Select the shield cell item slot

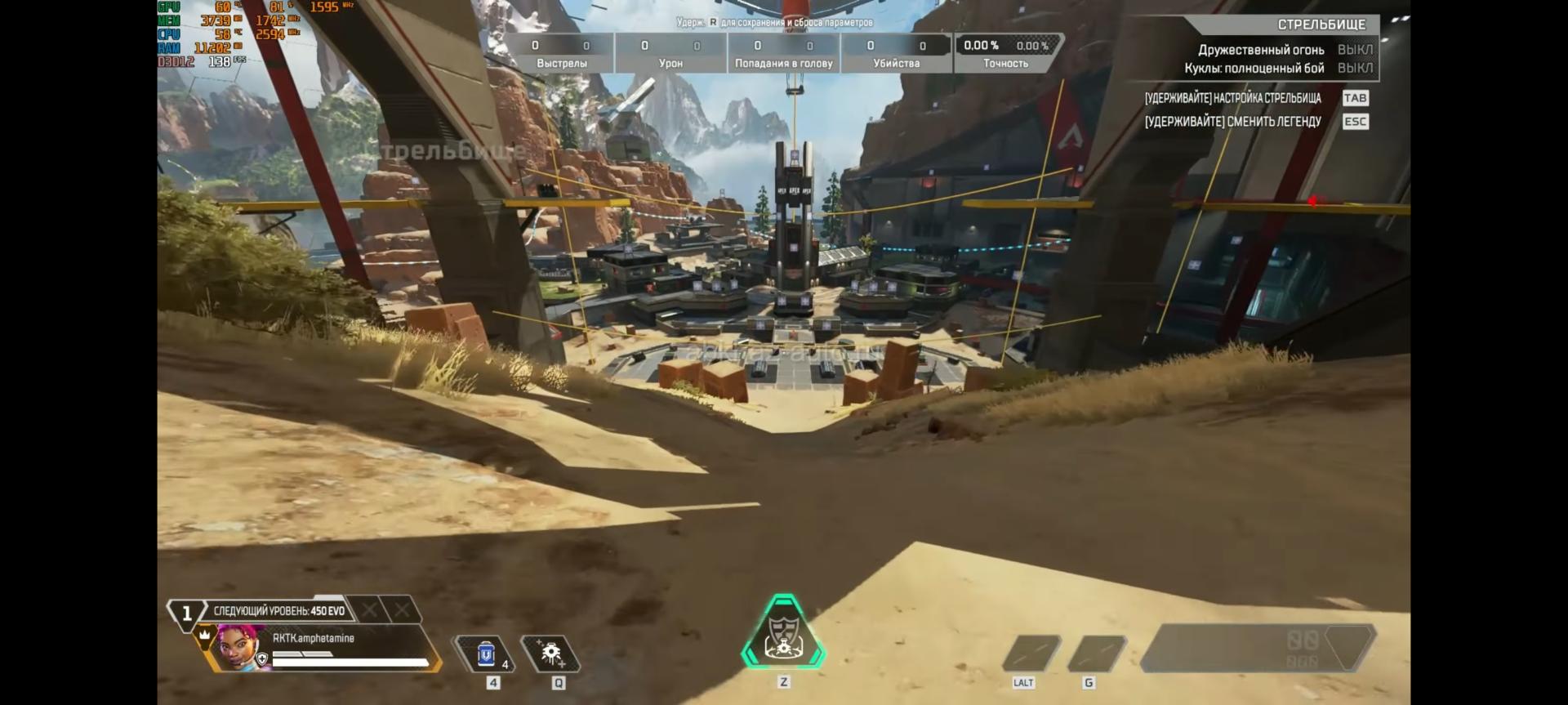pos(486,654)
